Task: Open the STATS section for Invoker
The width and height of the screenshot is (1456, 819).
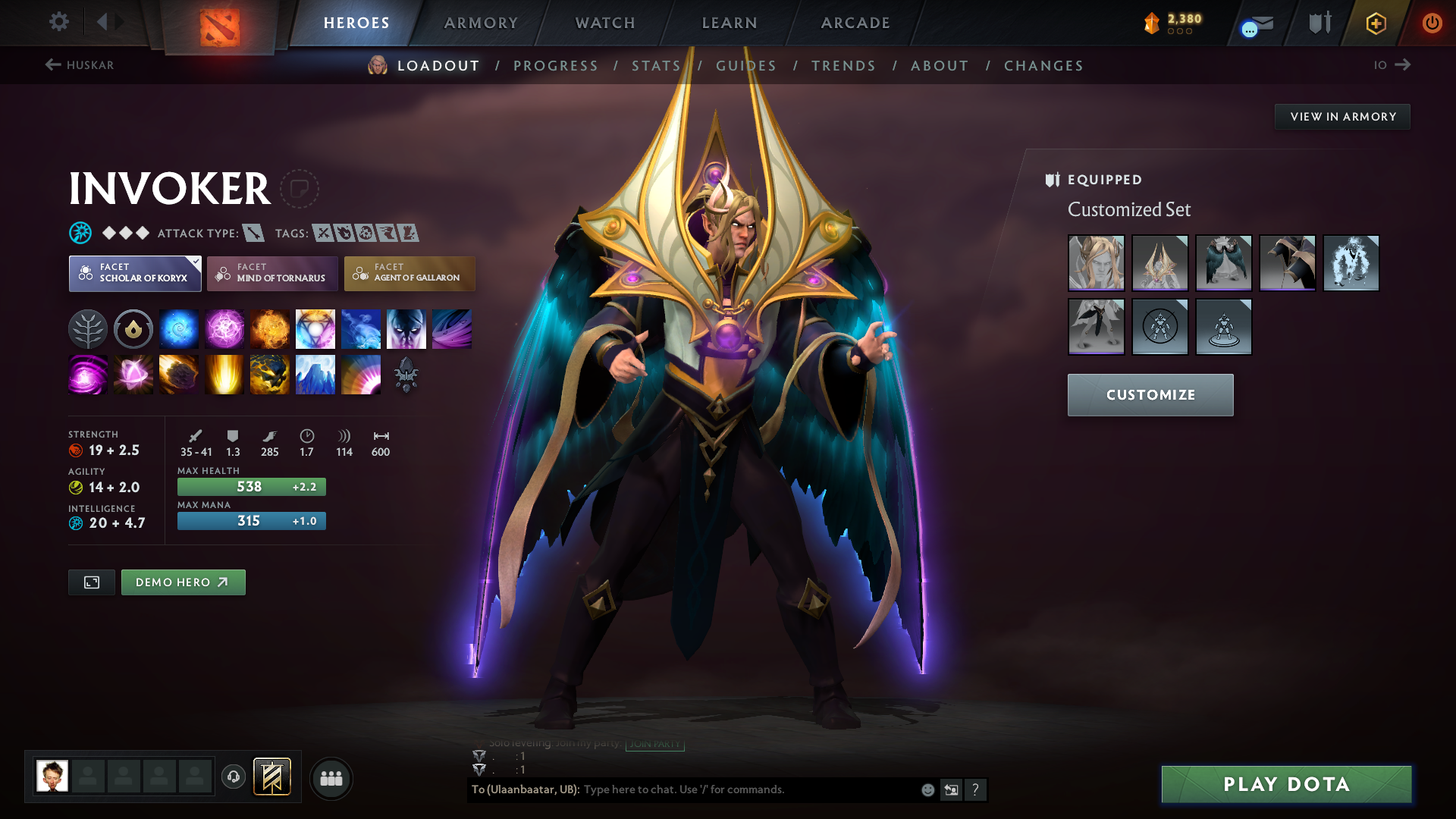Action: pos(657,65)
